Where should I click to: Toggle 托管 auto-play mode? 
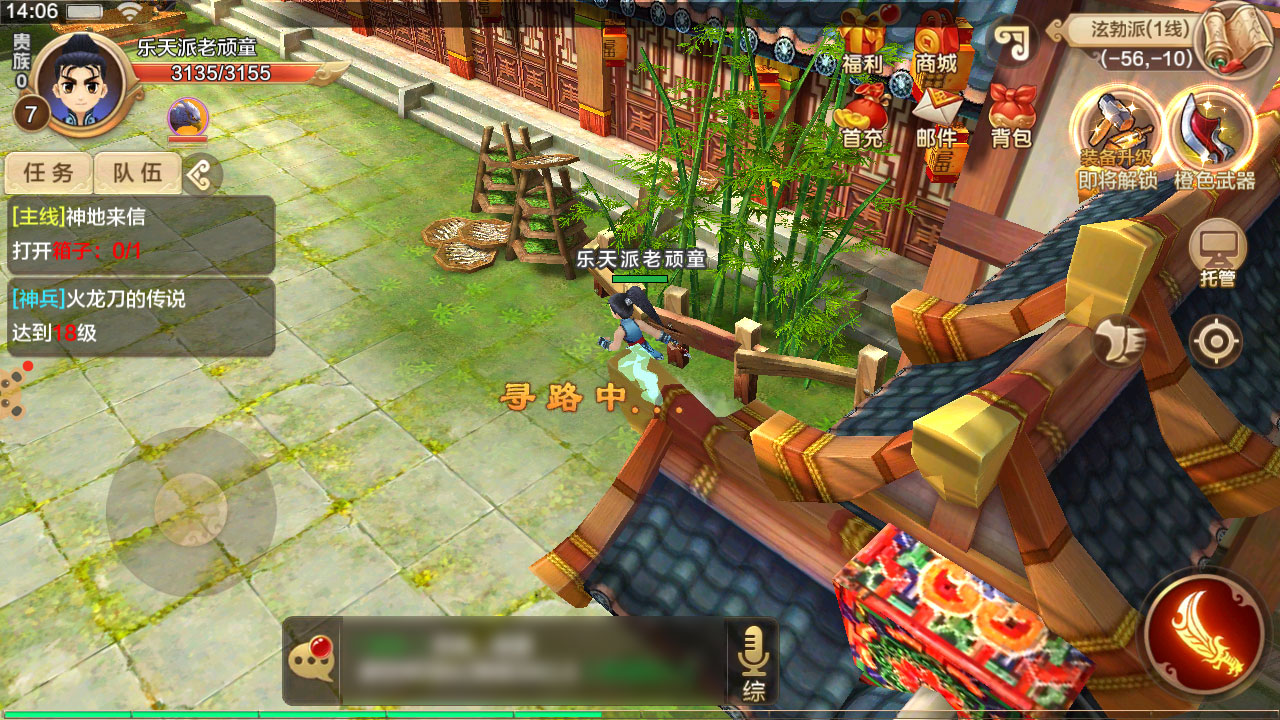(x=1217, y=251)
